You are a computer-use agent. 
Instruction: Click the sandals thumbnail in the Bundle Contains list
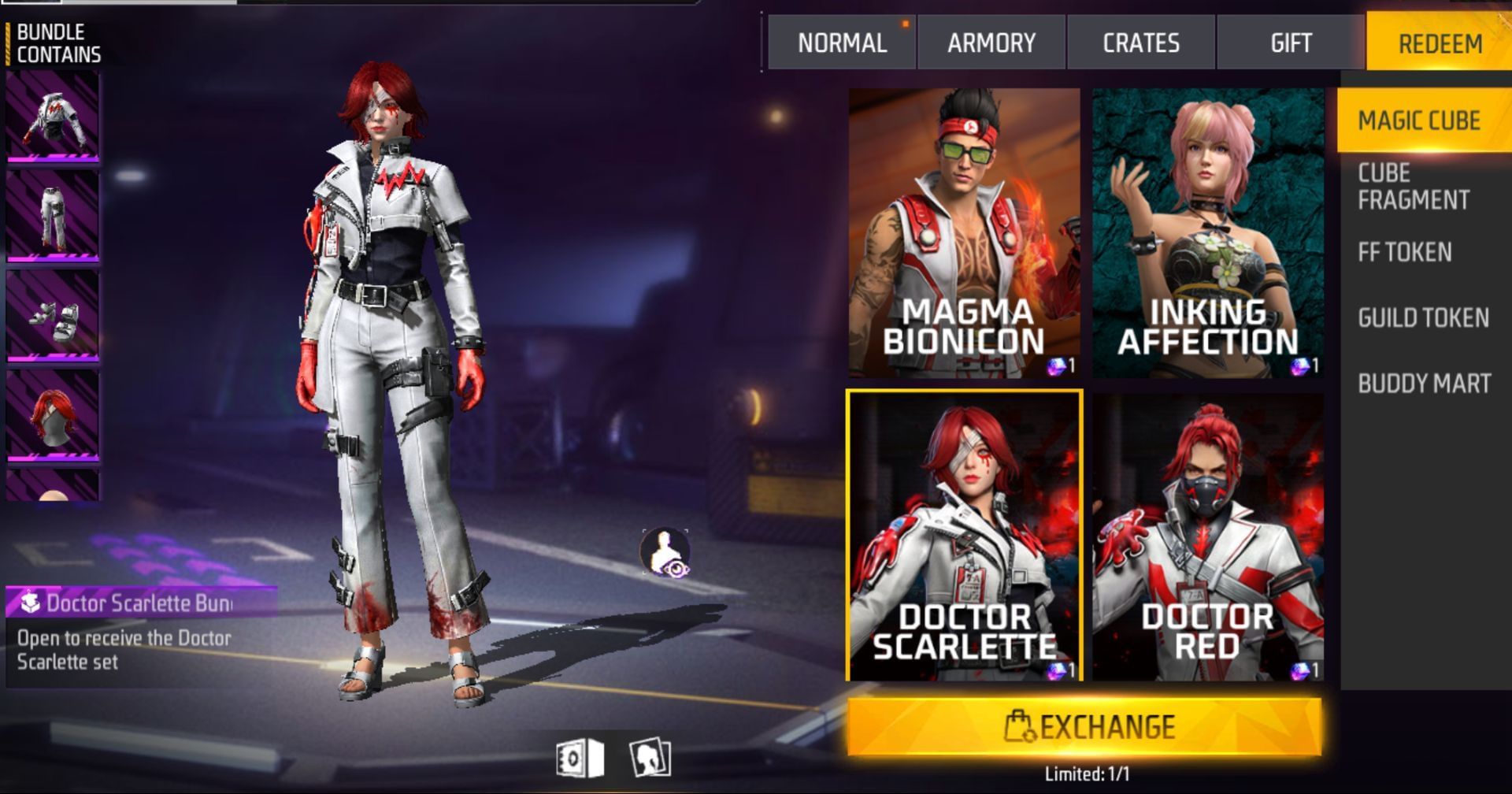tap(54, 315)
